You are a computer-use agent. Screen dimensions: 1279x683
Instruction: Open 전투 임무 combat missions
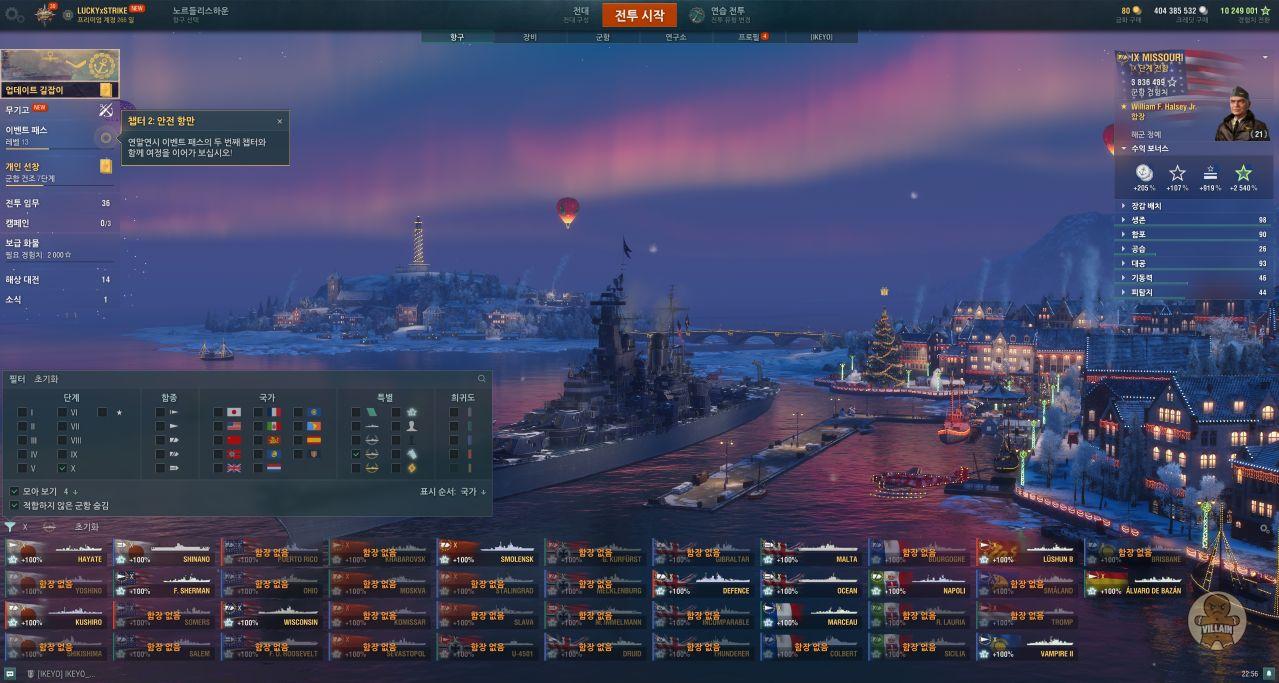(x=24, y=203)
